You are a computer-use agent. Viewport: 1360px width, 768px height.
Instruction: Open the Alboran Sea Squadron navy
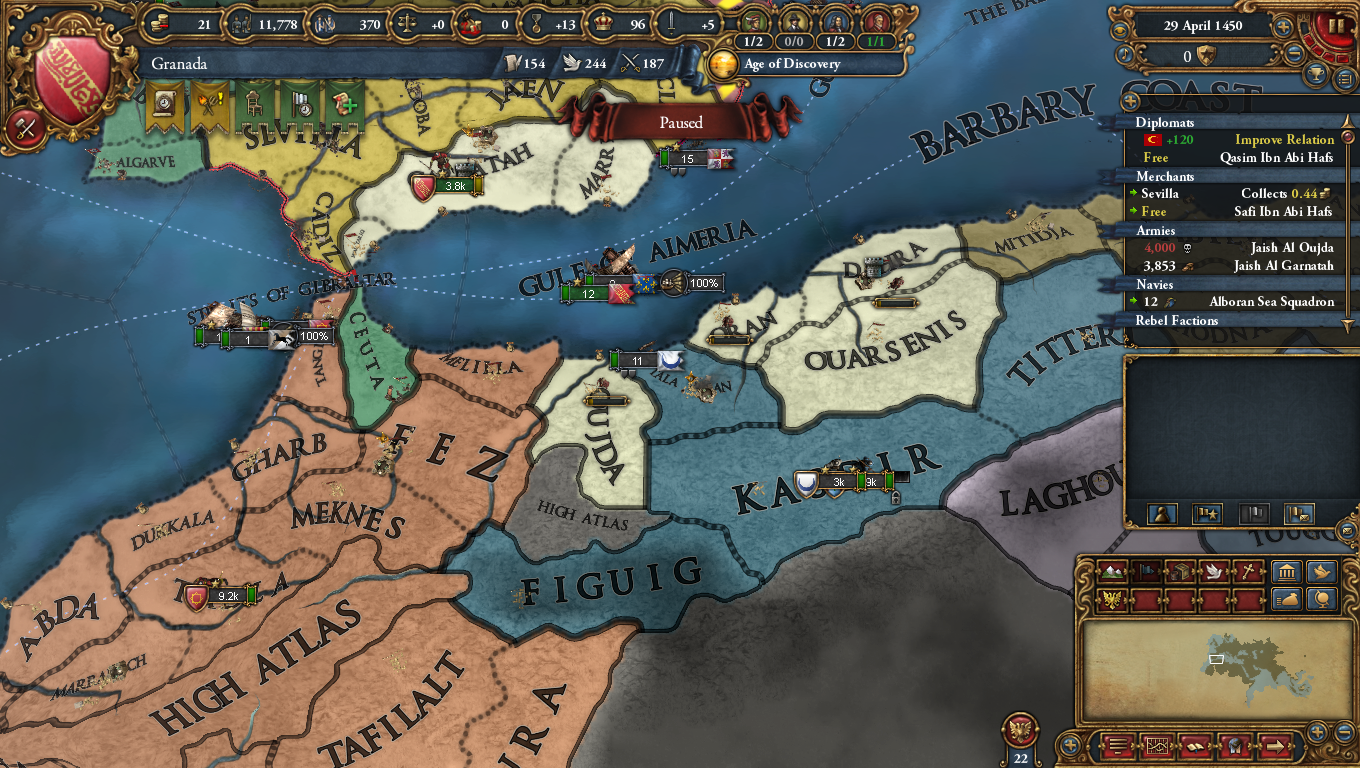click(x=1270, y=301)
